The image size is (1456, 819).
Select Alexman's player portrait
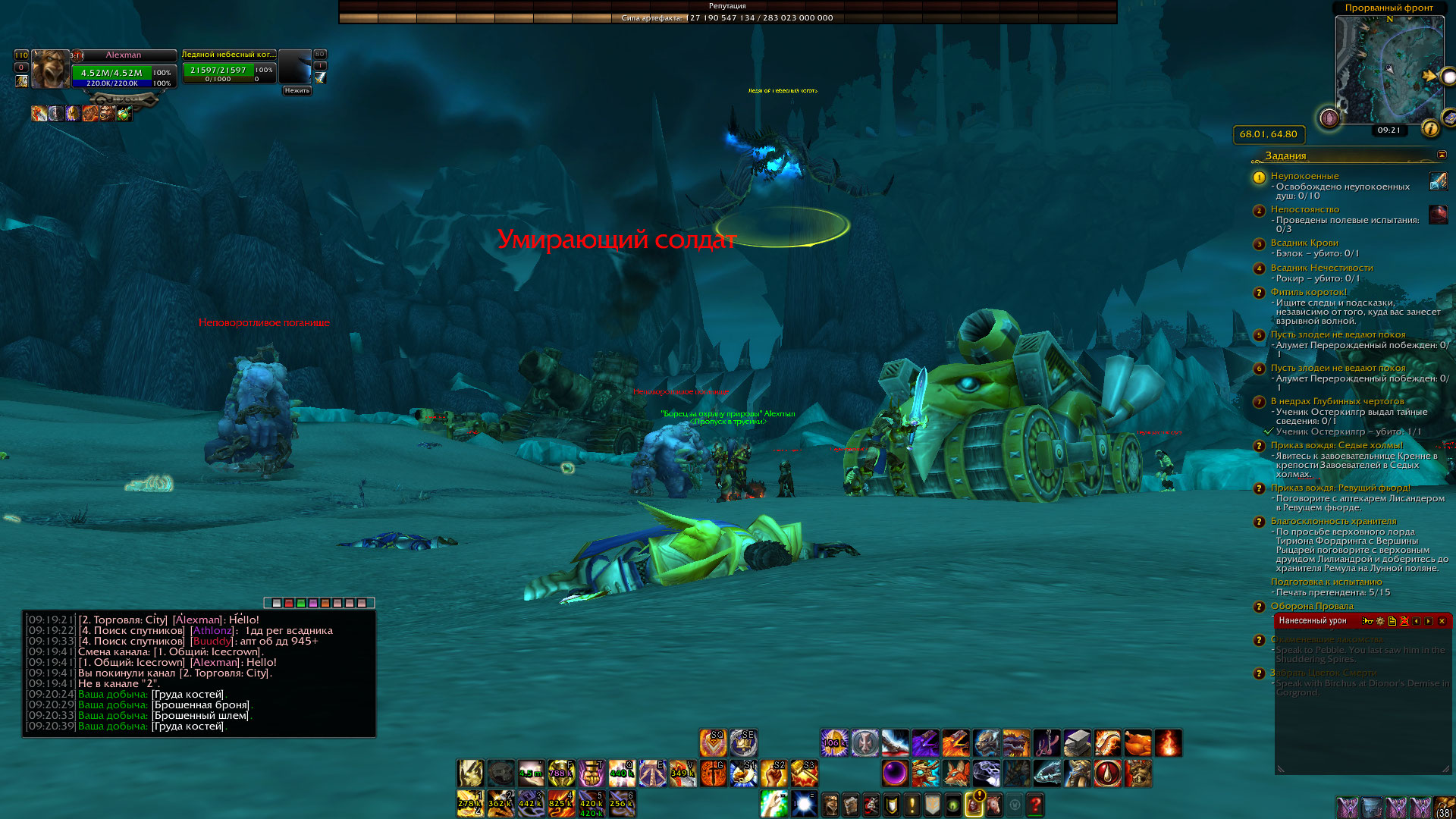(x=50, y=69)
